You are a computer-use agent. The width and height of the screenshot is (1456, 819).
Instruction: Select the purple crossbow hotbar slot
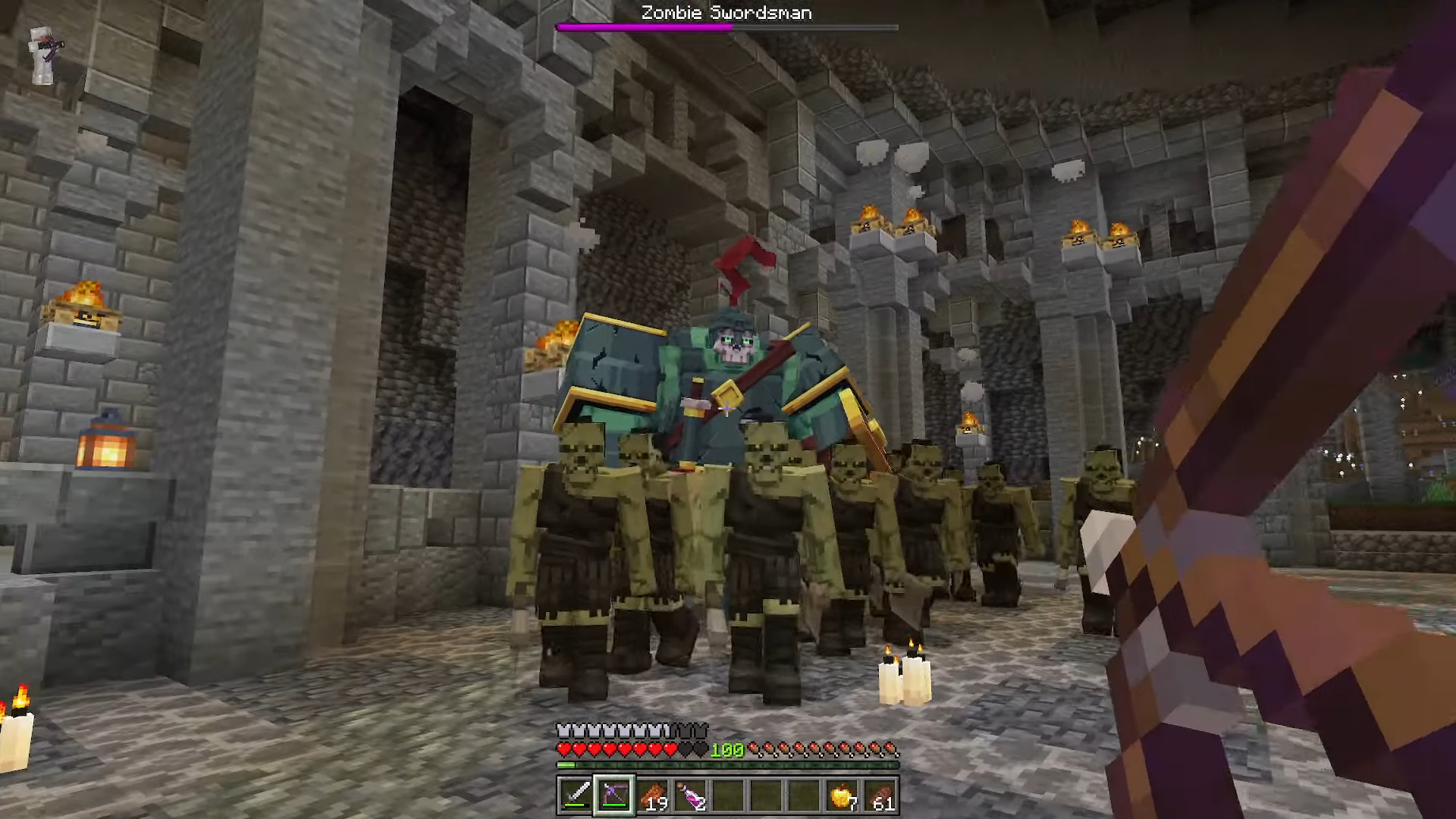613,795
